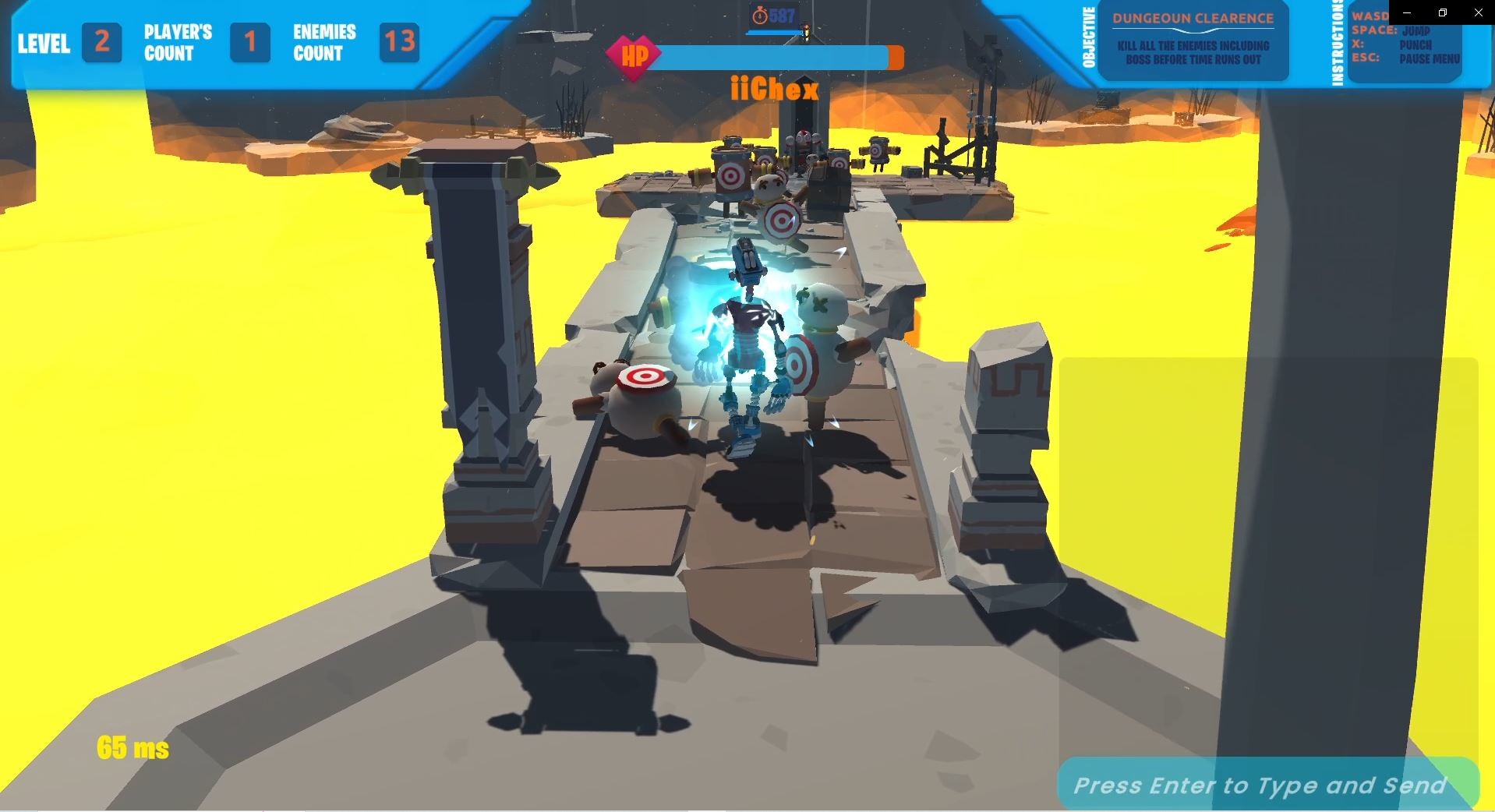
Task: Toggle the Dungeoun Clearence objective banner
Action: 1193,19
